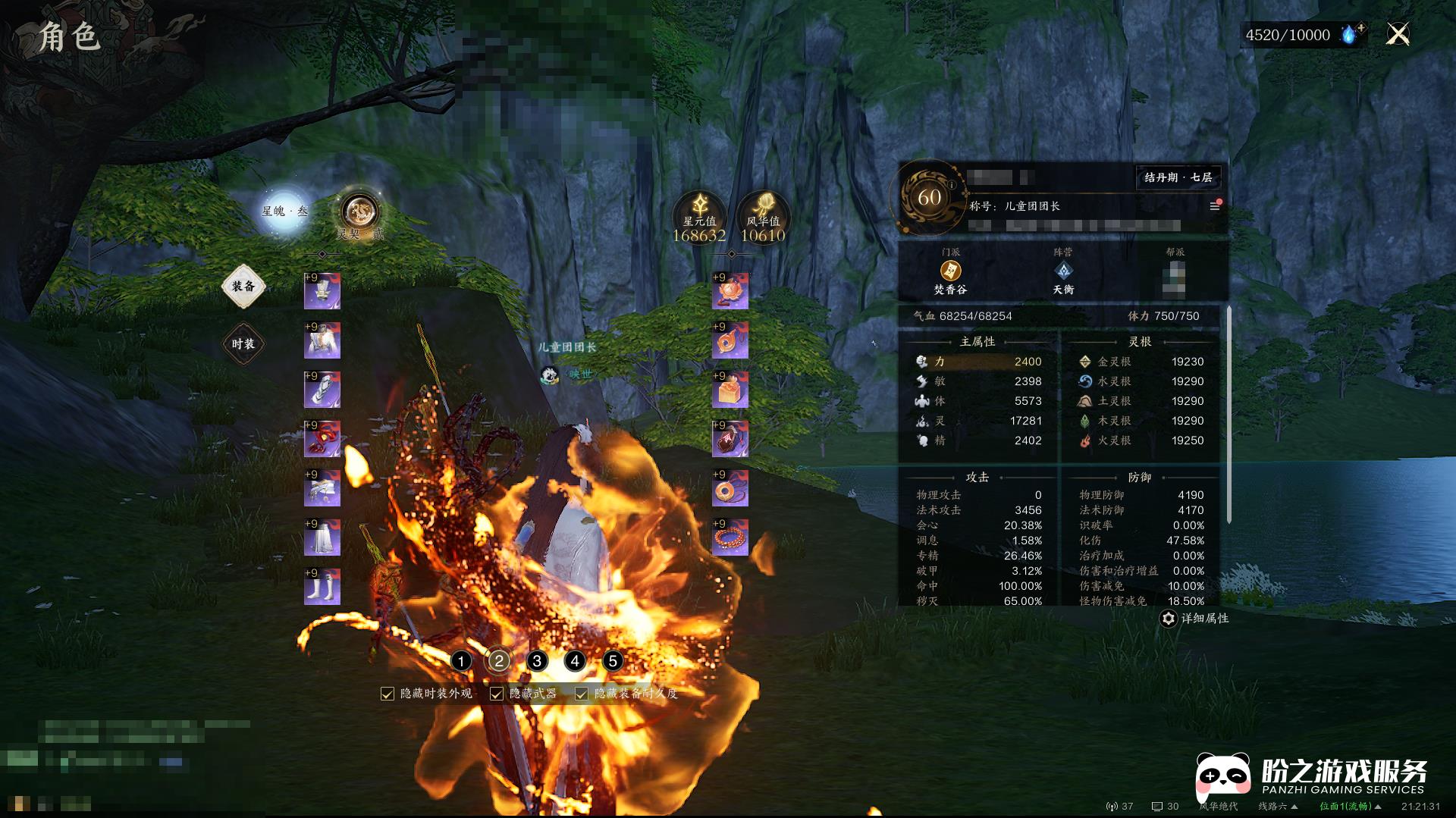The image size is (1456, 818).
Task: Toggle the 隐藏装备耐久度 checkbox
Action: (582, 694)
